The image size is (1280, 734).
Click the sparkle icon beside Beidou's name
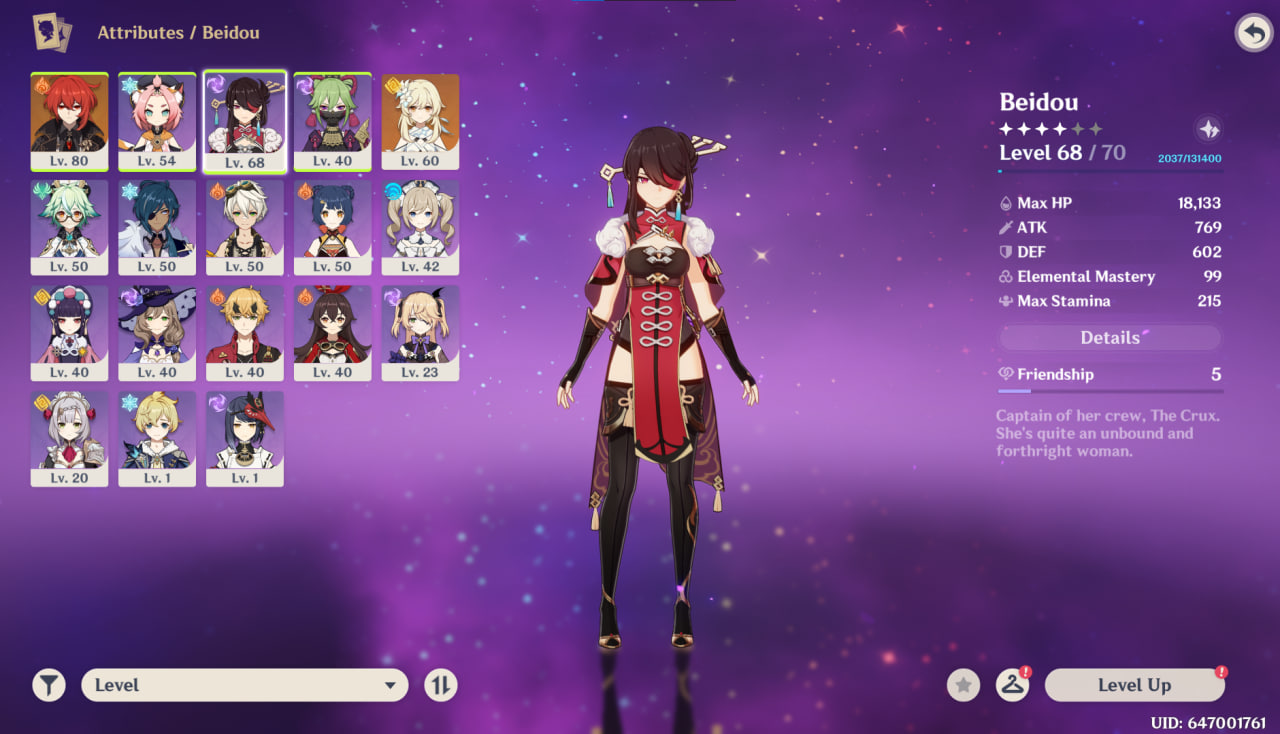pyautogui.click(x=1208, y=129)
